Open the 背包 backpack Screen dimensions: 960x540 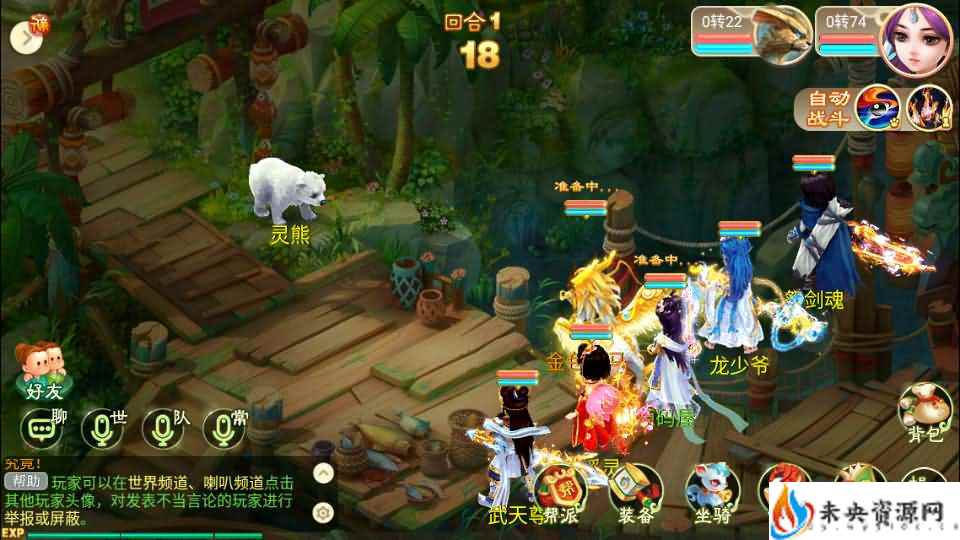(x=923, y=411)
